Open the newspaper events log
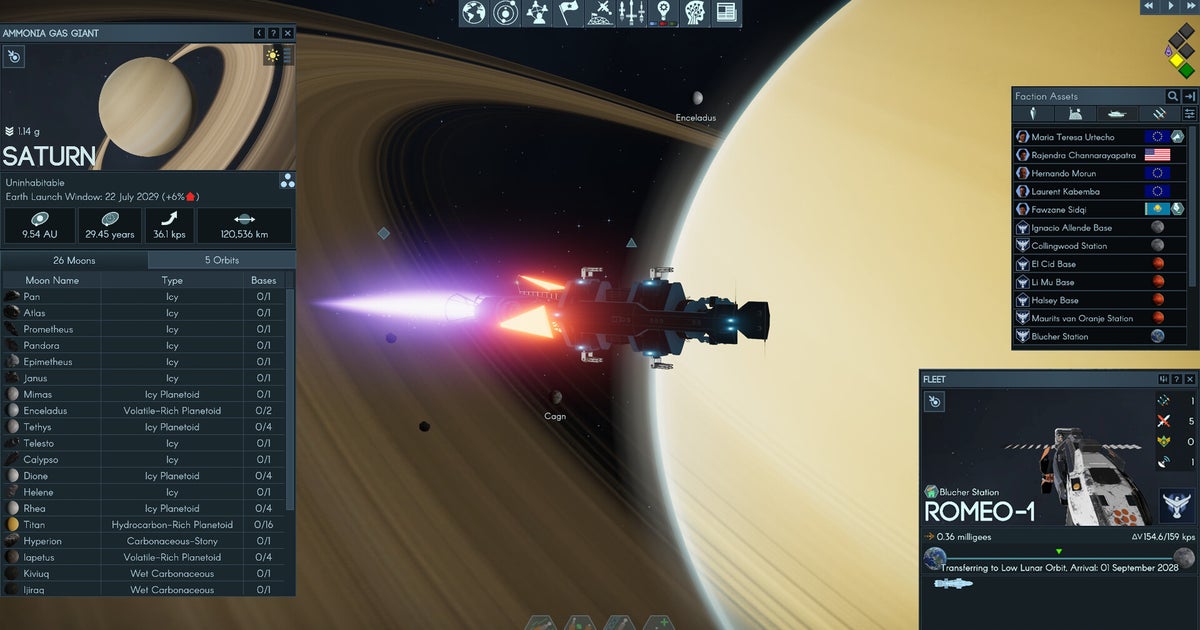The width and height of the screenshot is (1200, 630). click(x=726, y=12)
